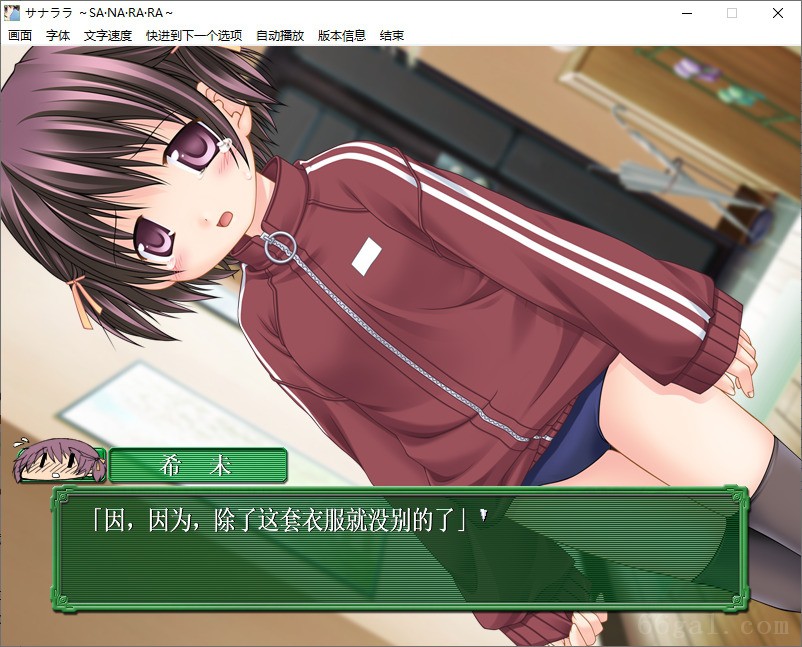The width and height of the screenshot is (802, 647).
Task: Select 快进到下一个选项 in the menu bar
Action: (x=194, y=35)
